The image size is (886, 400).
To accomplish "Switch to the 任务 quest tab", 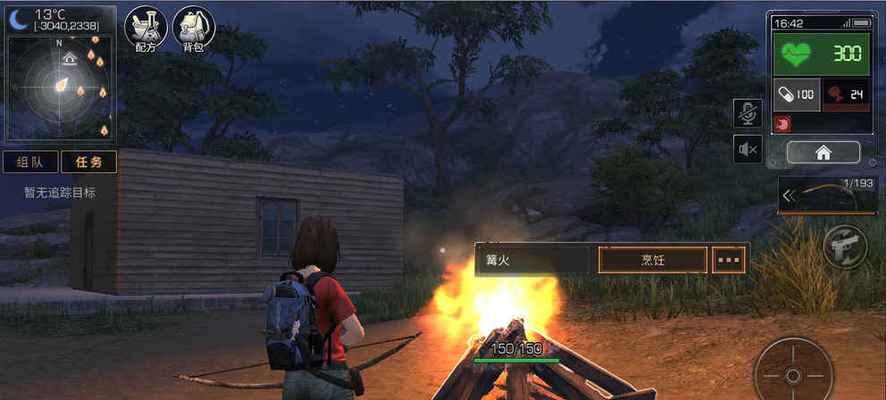I will (88, 162).
